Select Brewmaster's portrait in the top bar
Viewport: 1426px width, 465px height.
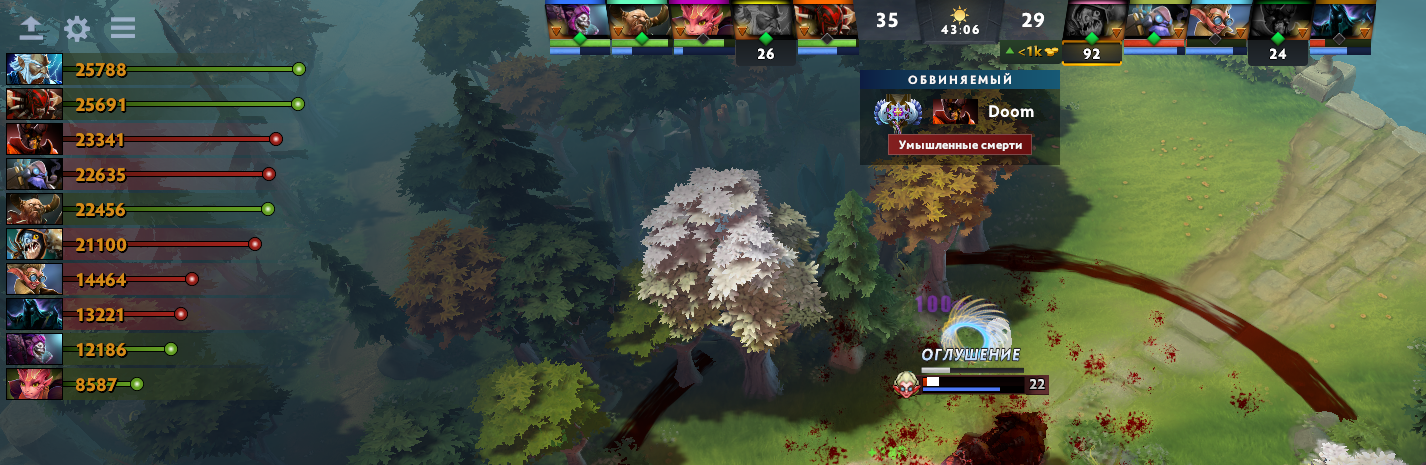(x=639, y=22)
